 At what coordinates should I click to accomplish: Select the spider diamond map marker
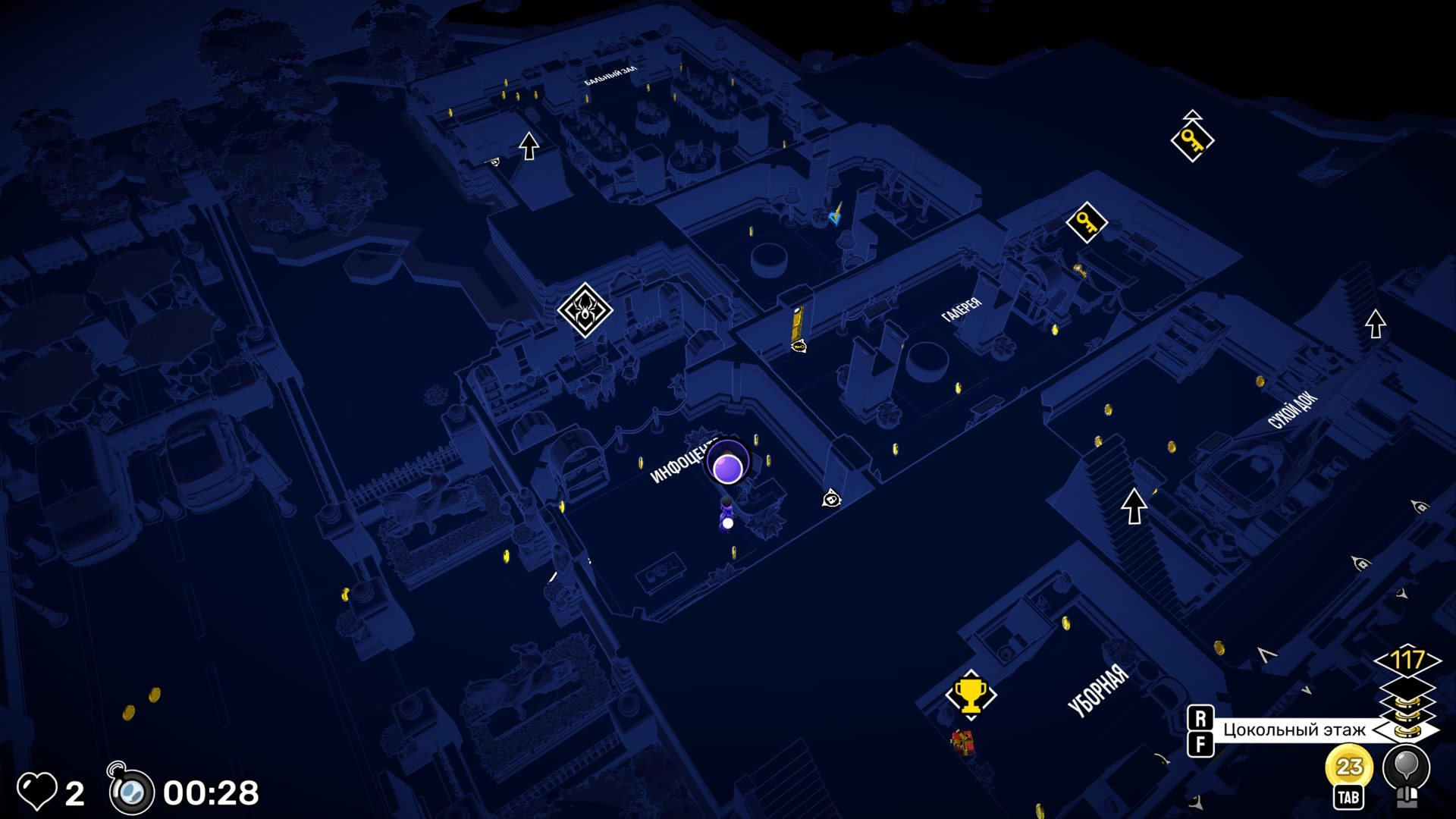(585, 309)
